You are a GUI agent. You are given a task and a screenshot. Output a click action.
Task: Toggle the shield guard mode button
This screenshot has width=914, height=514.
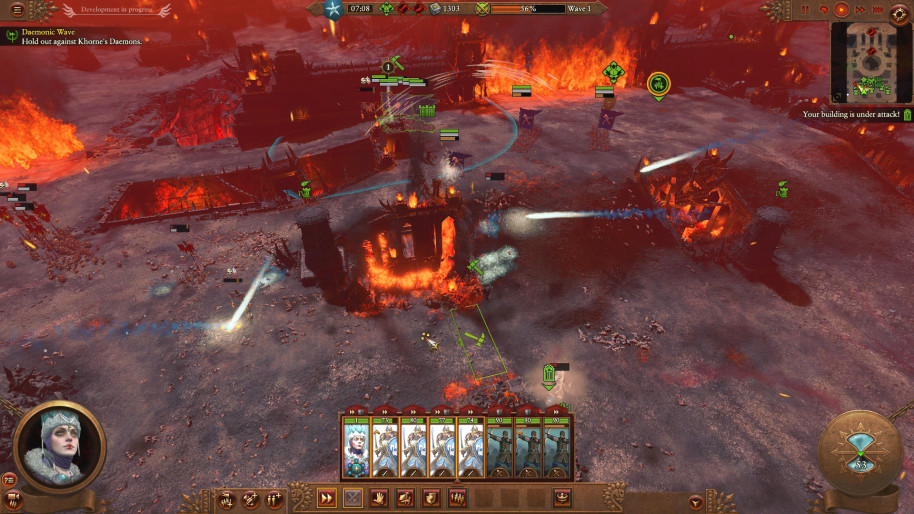[431, 497]
